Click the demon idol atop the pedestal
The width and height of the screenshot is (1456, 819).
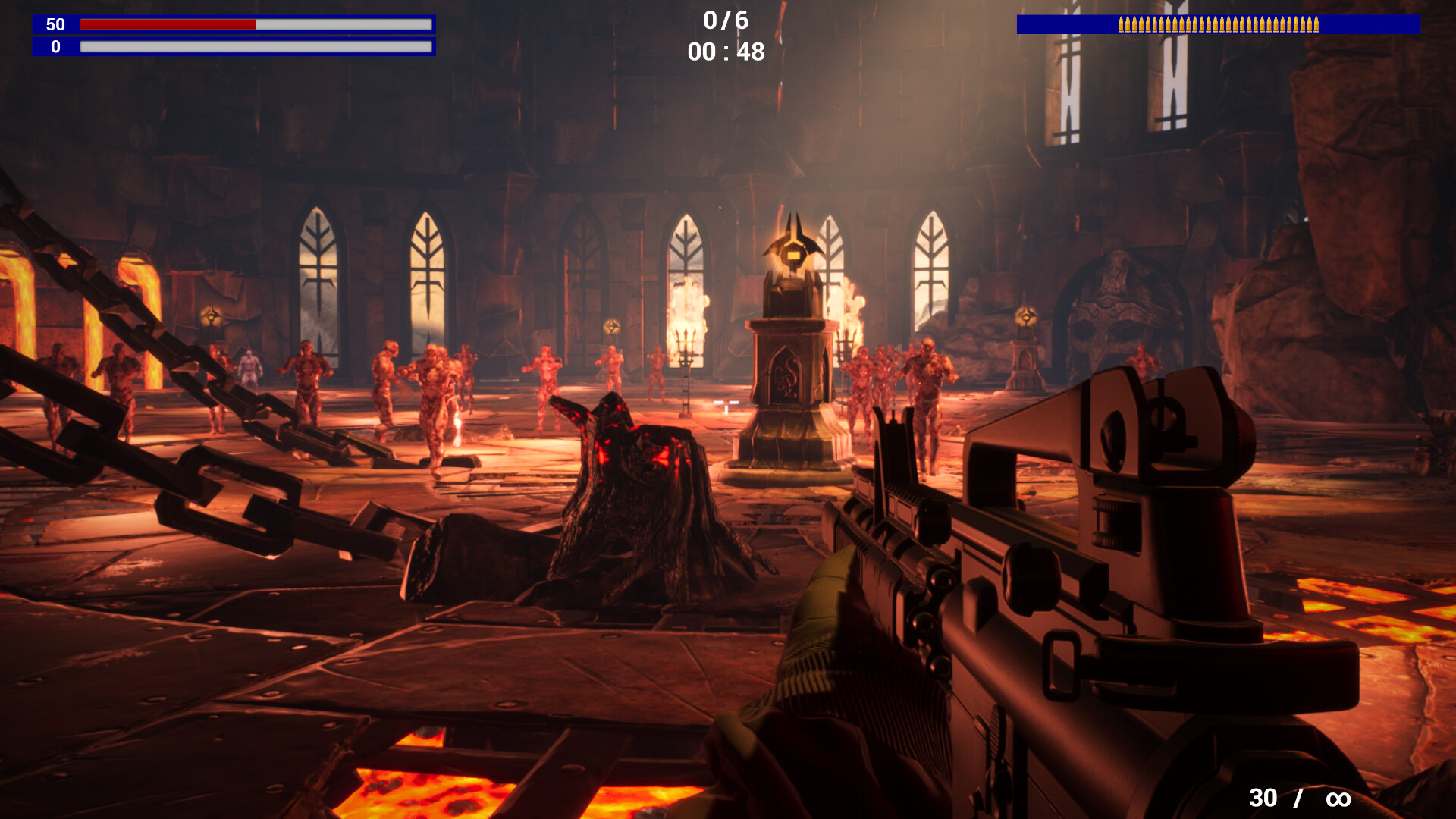click(792, 250)
